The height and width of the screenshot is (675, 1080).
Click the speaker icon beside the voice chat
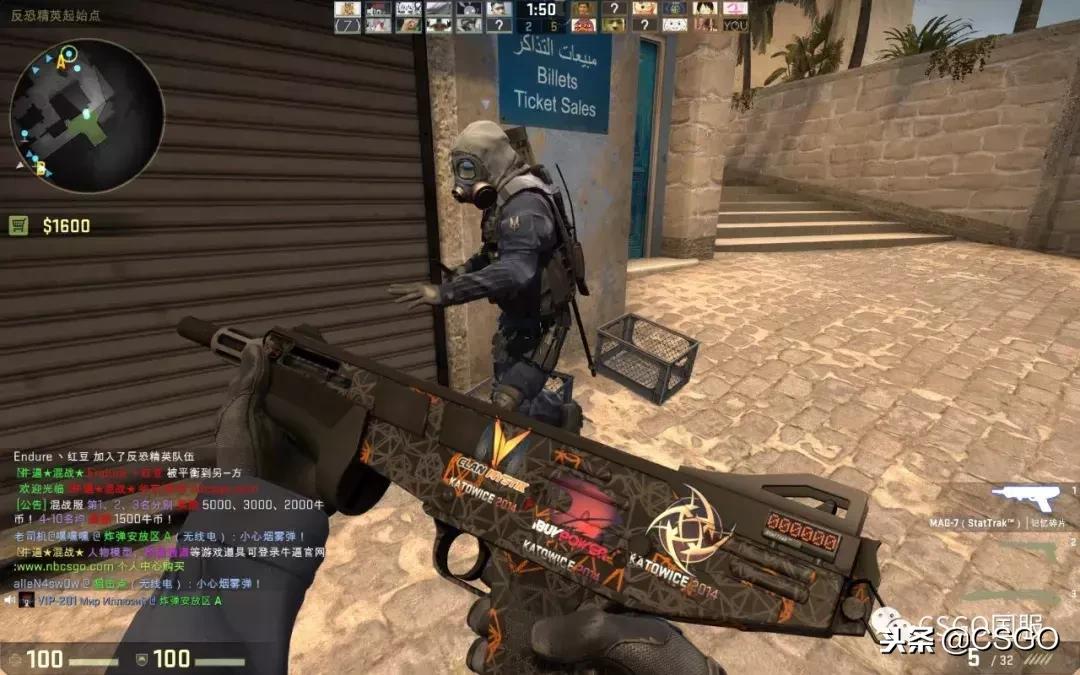[x=9, y=600]
